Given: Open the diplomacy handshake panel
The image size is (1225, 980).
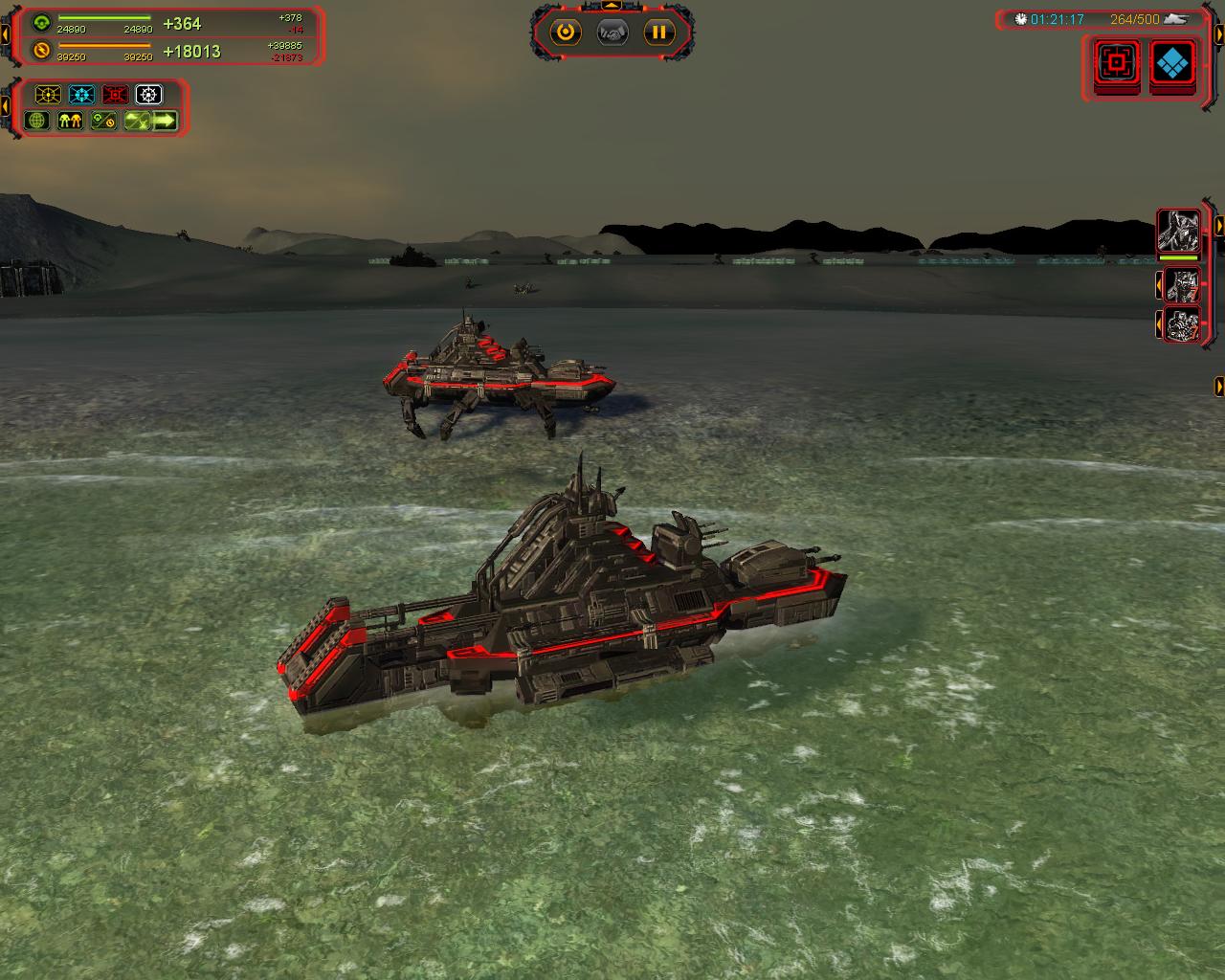Looking at the screenshot, I should (x=612, y=33).
